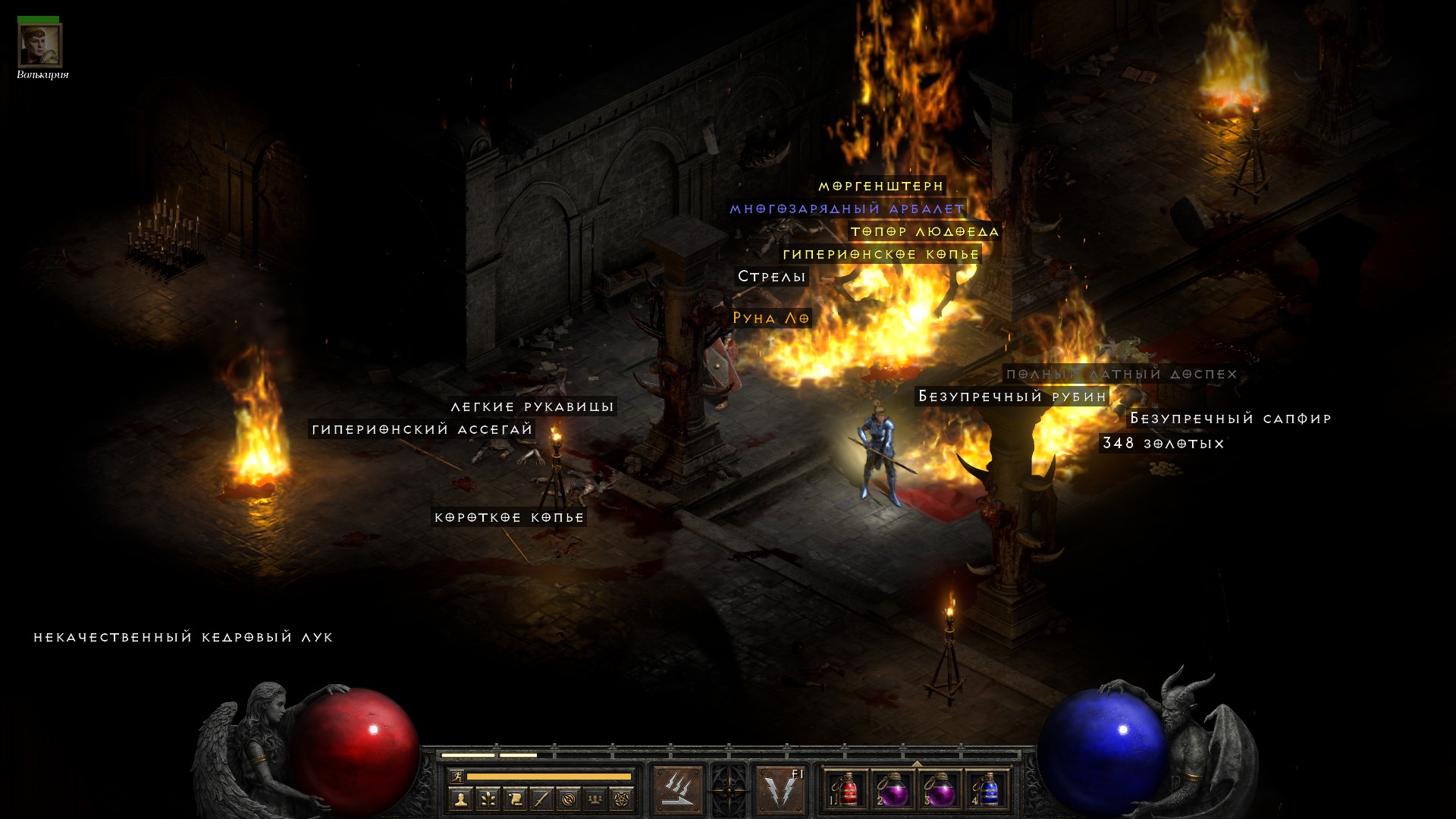The height and width of the screenshot is (819, 1456).
Task: Pick up the Безупречный рубин label
Action: [1012, 397]
